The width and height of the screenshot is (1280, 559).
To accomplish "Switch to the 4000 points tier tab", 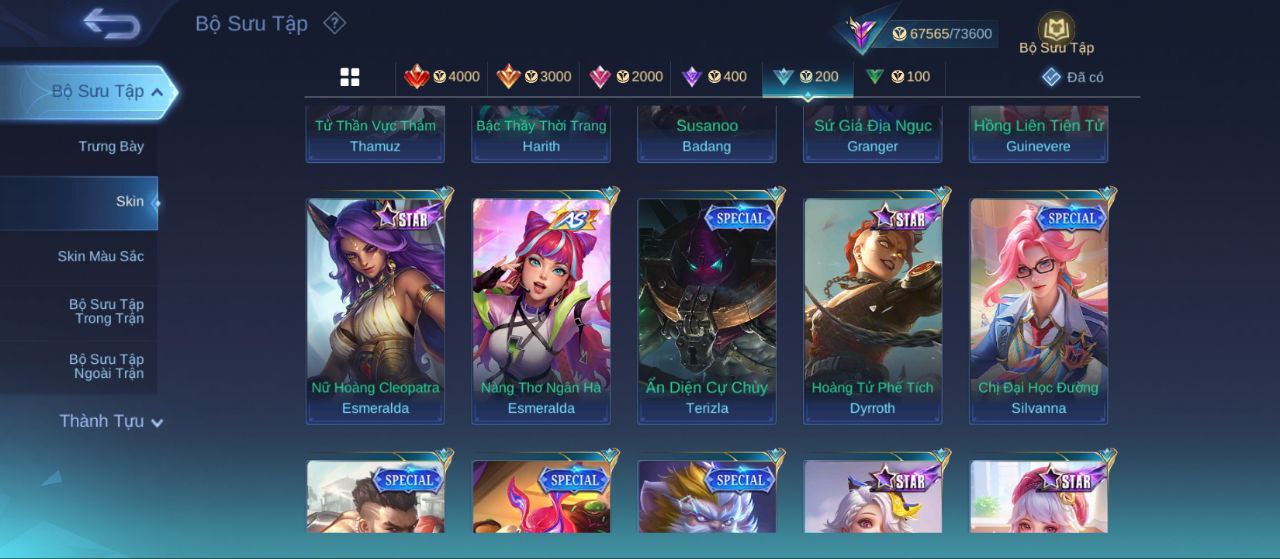I will pyautogui.click(x=441, y=77).
